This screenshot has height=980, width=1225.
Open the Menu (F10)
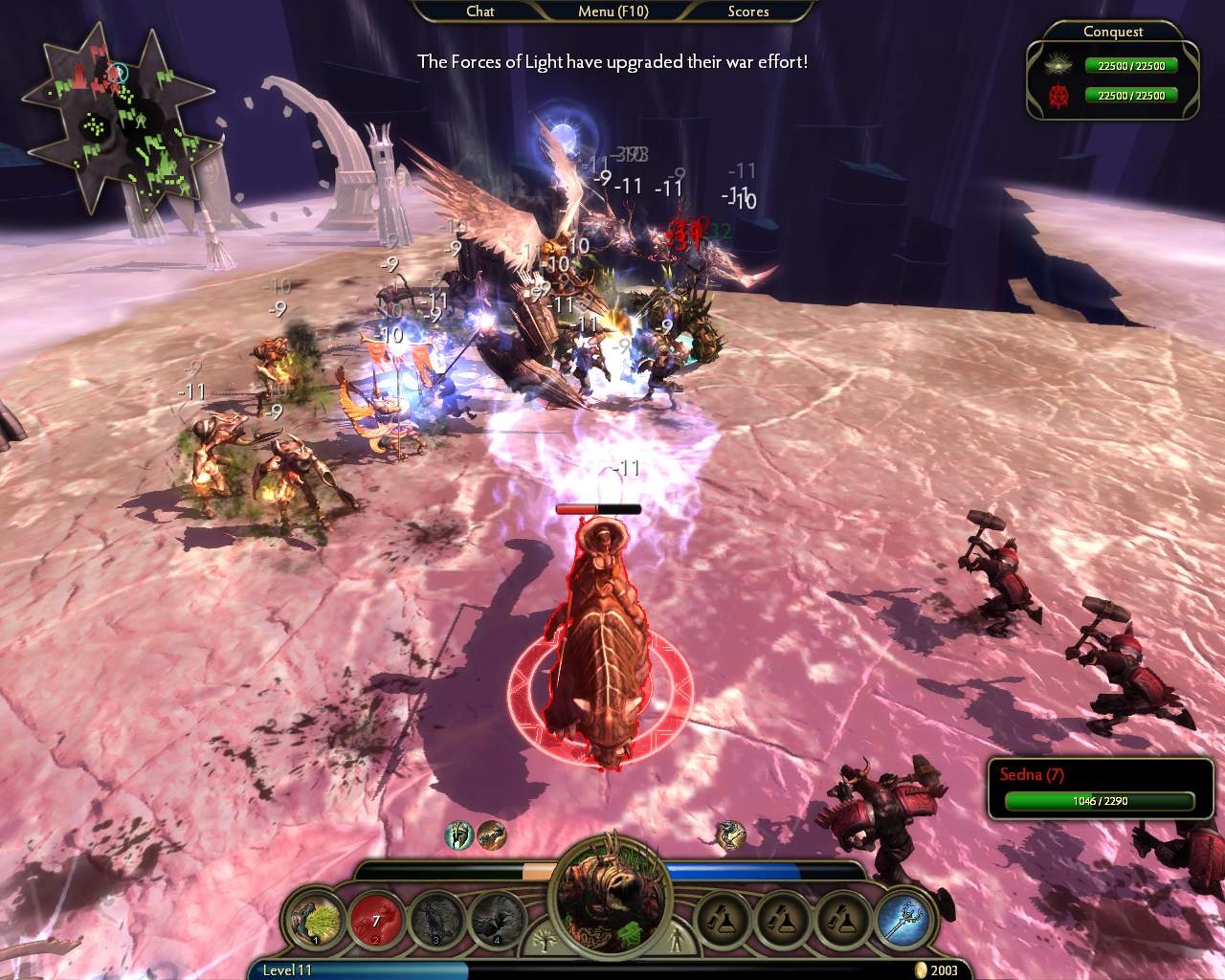click(x=612, y=11)
